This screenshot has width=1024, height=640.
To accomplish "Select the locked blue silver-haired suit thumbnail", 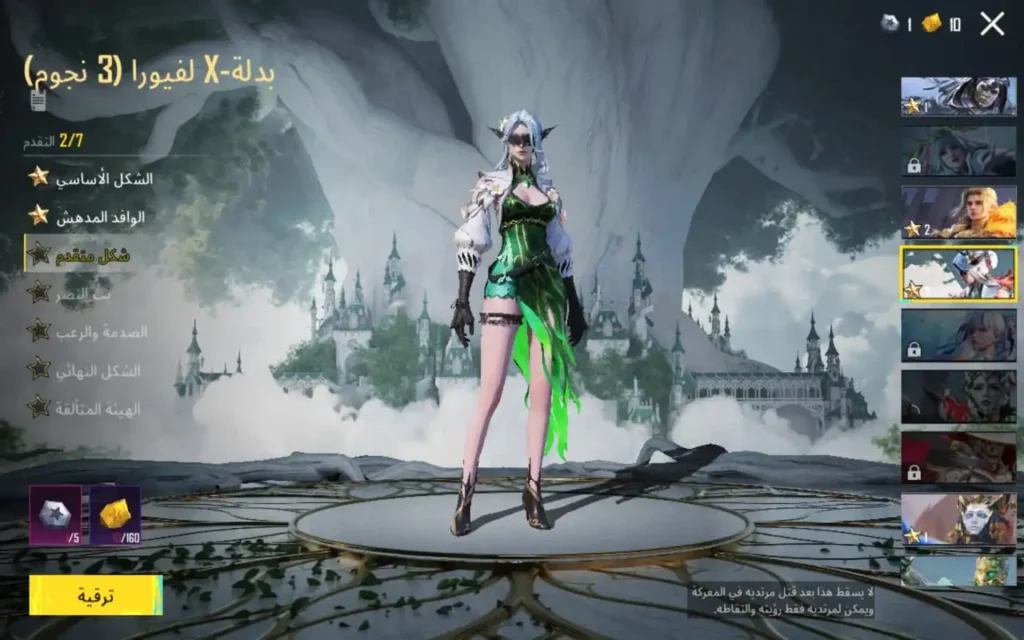I will point(959,335).
